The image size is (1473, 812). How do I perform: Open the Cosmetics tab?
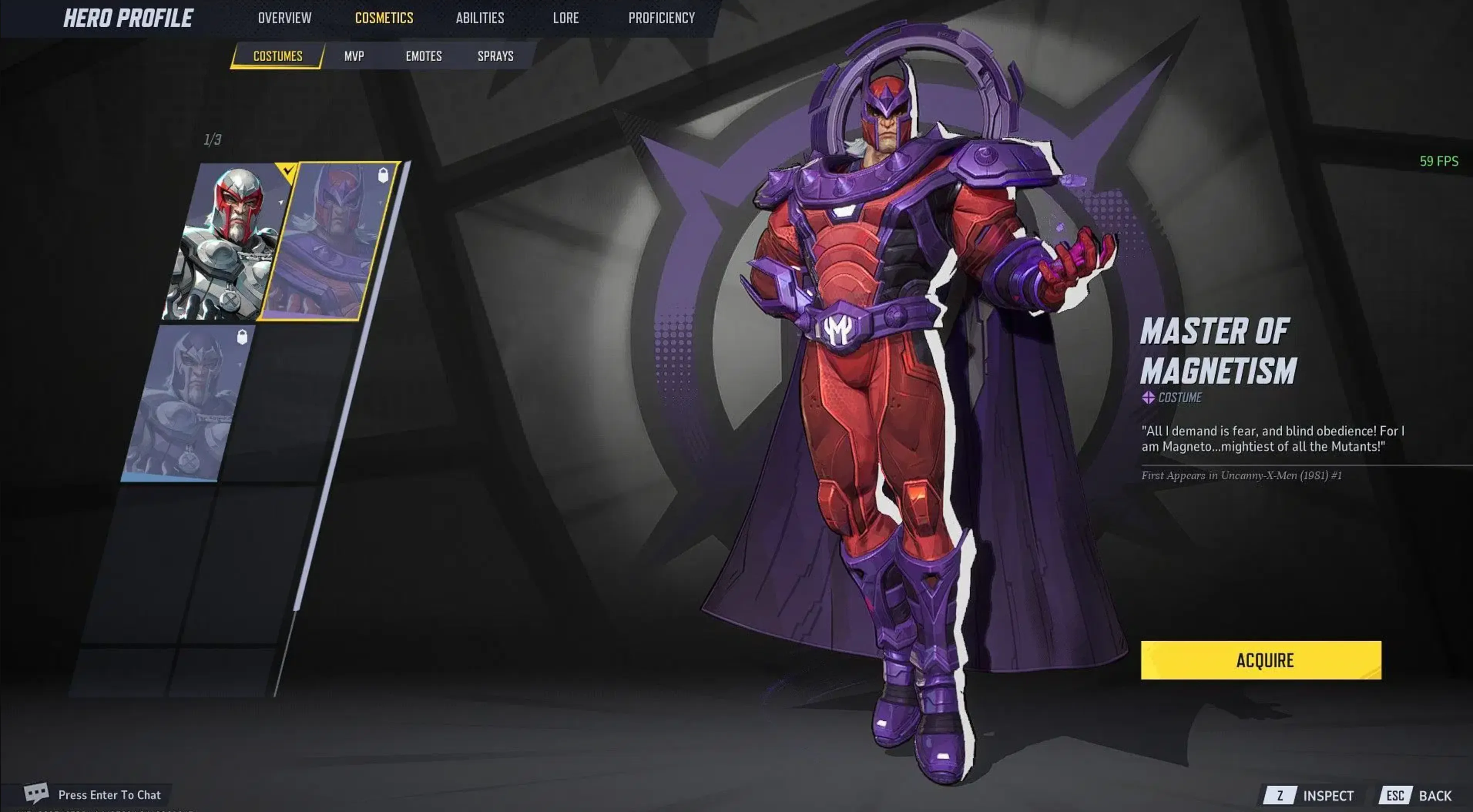[x=384, y=18]
